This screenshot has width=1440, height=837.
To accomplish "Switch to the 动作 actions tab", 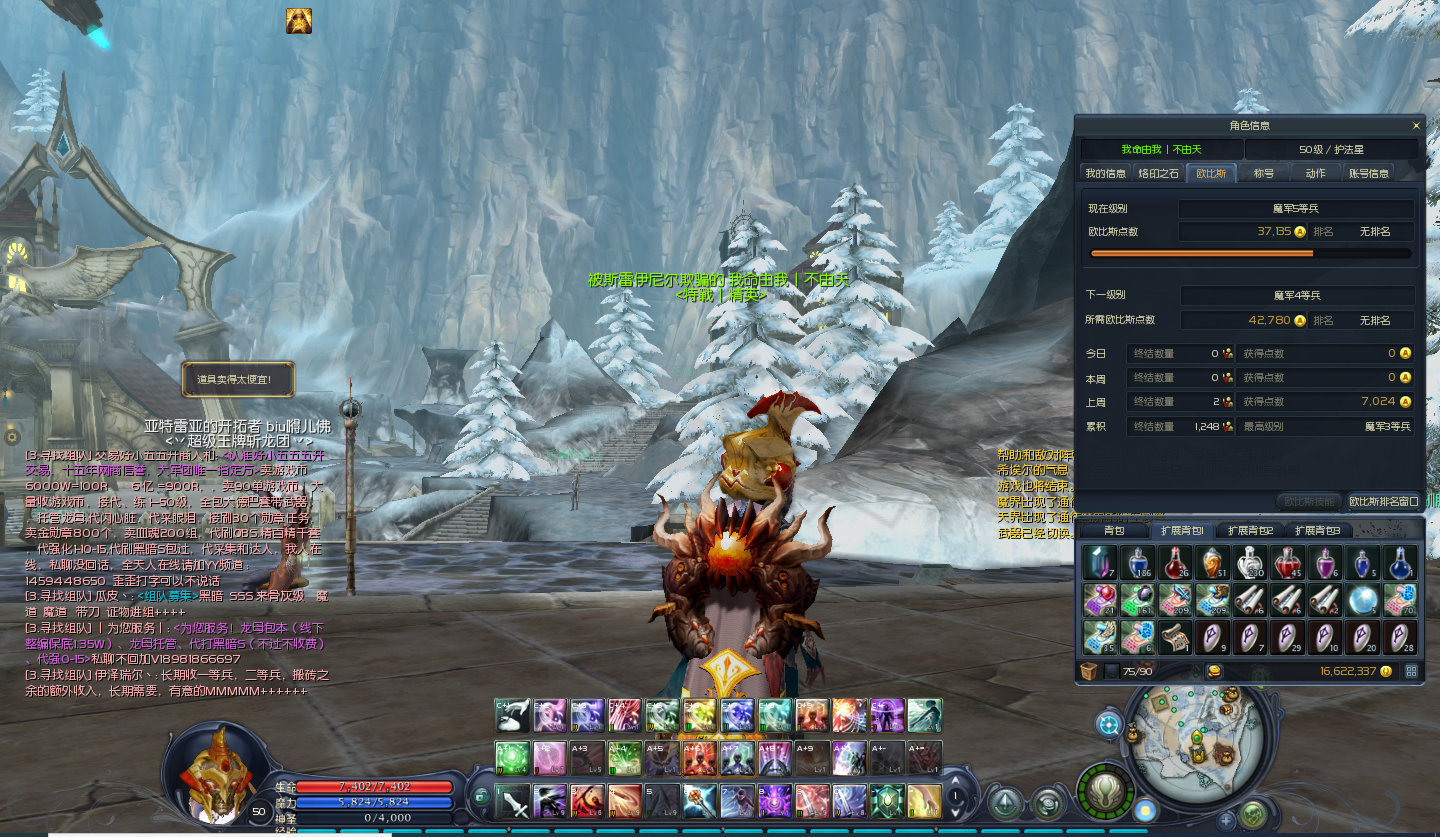I will 1315,173.
